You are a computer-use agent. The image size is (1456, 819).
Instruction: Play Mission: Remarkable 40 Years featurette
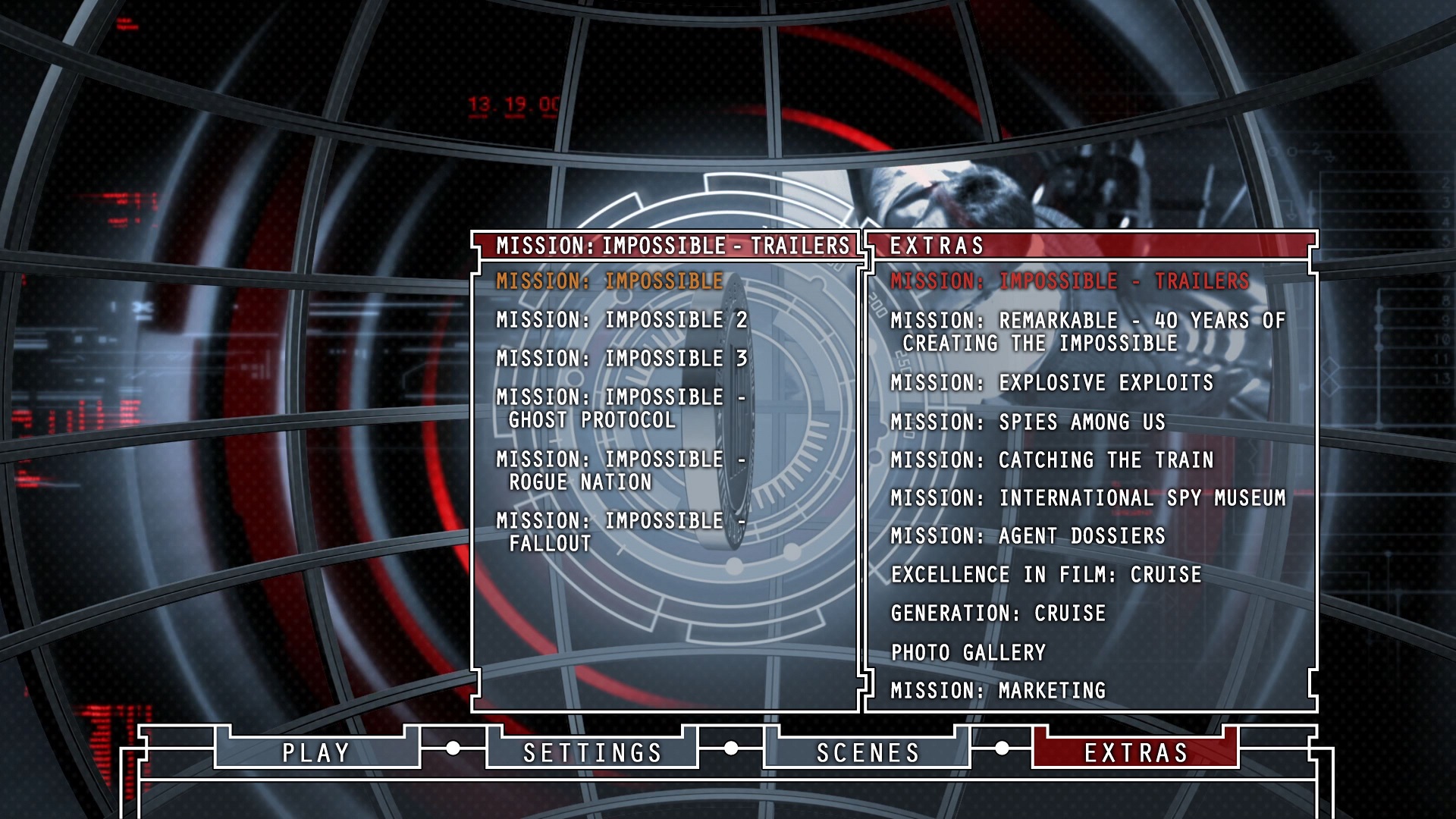[1087, 332]
